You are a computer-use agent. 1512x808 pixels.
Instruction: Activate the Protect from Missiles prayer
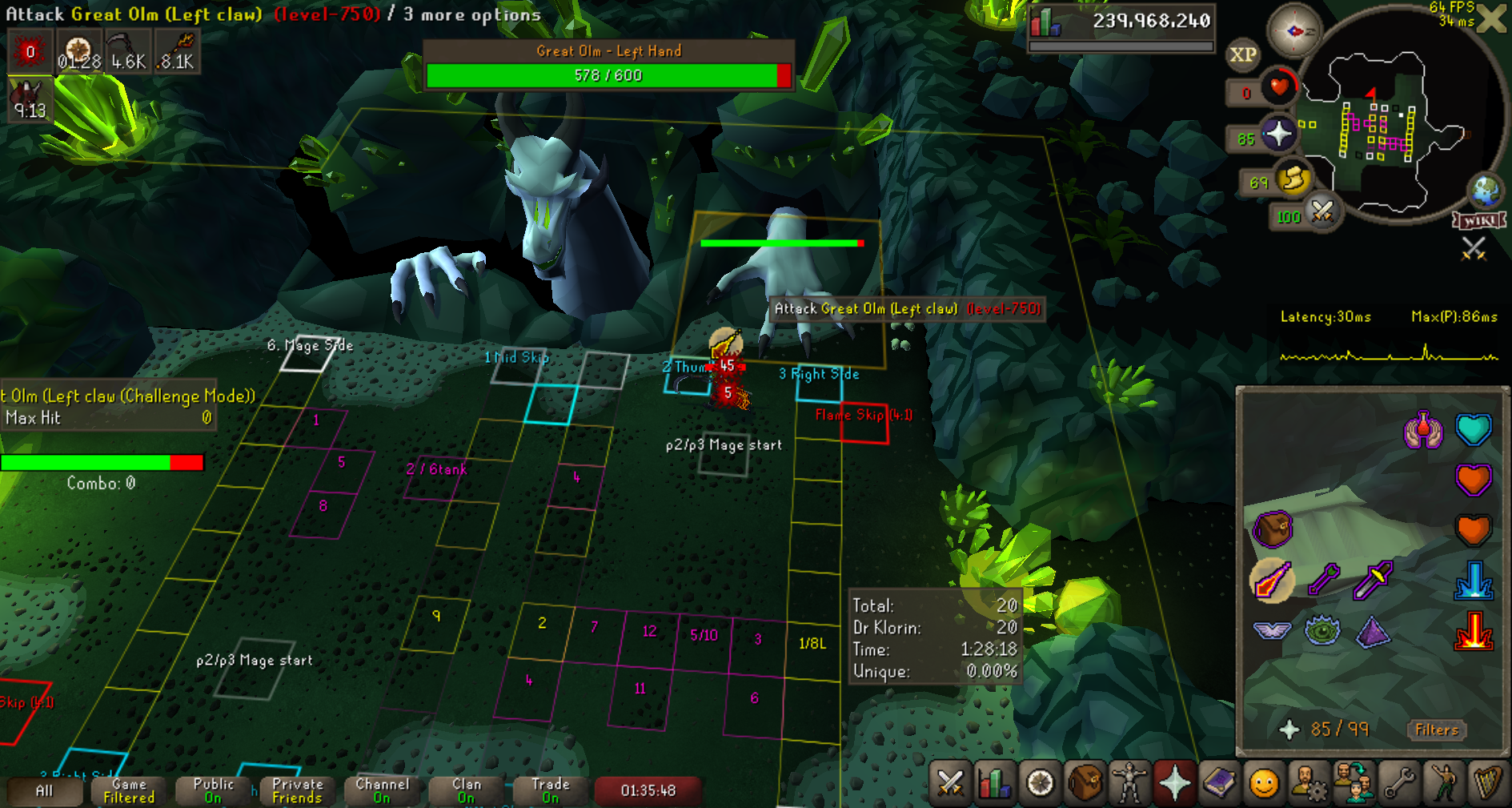[x=1323, y=580]
